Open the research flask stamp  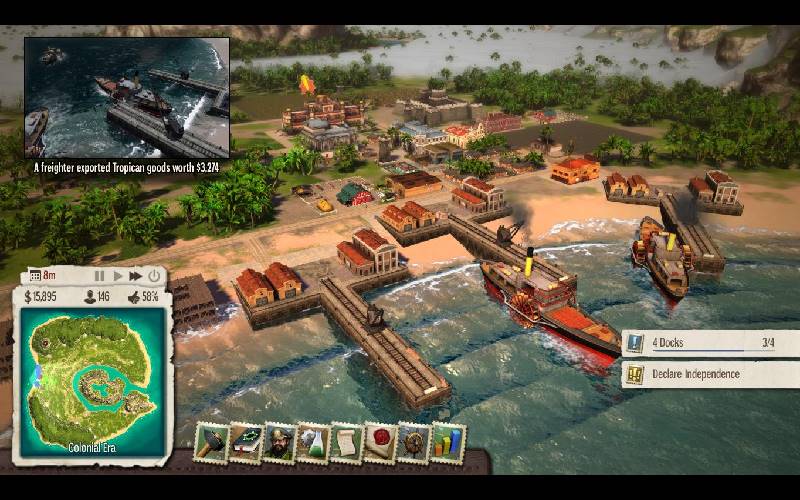pos(313,442)
